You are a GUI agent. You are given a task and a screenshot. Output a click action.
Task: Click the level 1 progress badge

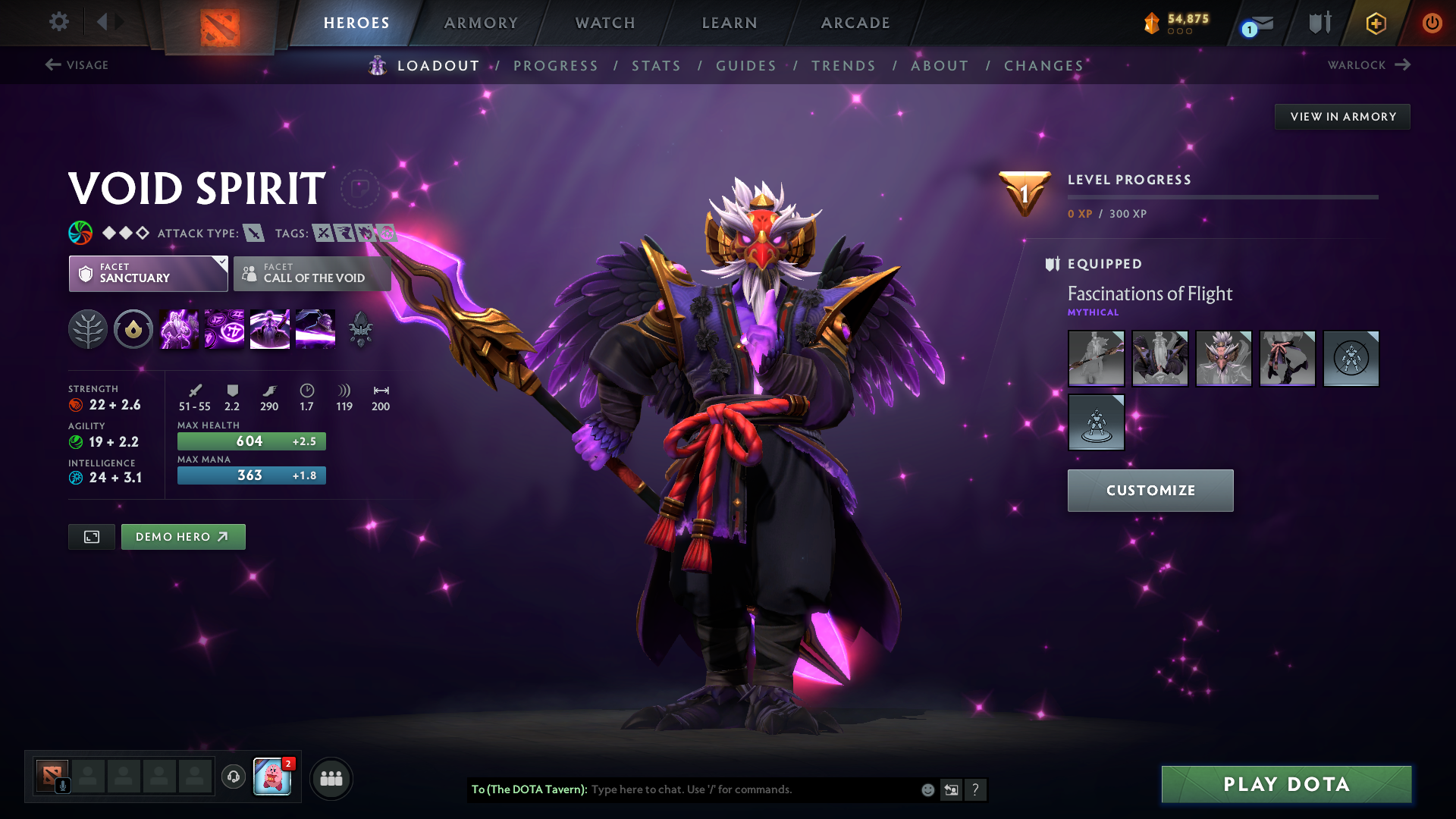point(1024,194)
